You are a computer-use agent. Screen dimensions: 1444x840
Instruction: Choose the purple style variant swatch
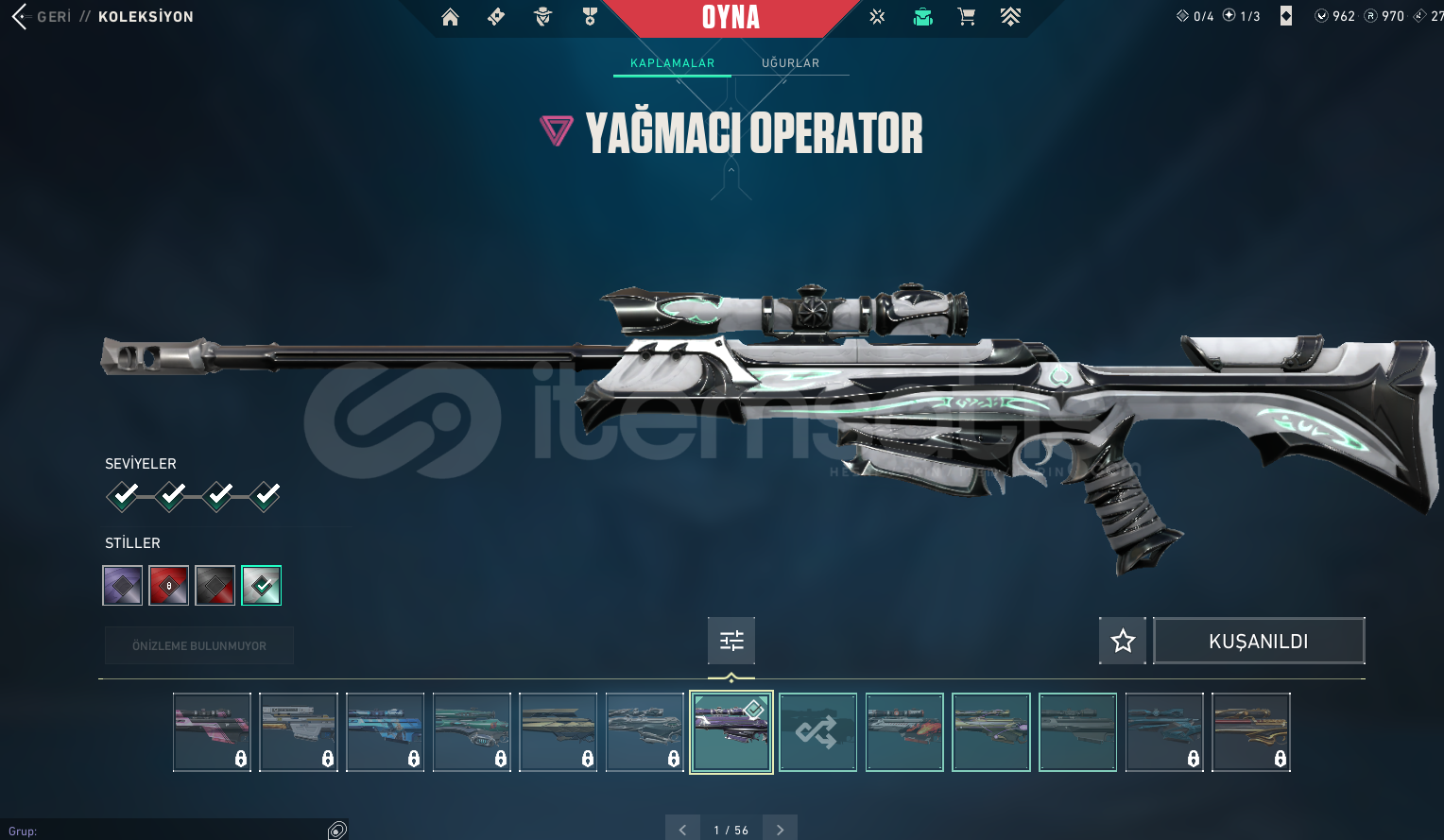tap(123, 586)
